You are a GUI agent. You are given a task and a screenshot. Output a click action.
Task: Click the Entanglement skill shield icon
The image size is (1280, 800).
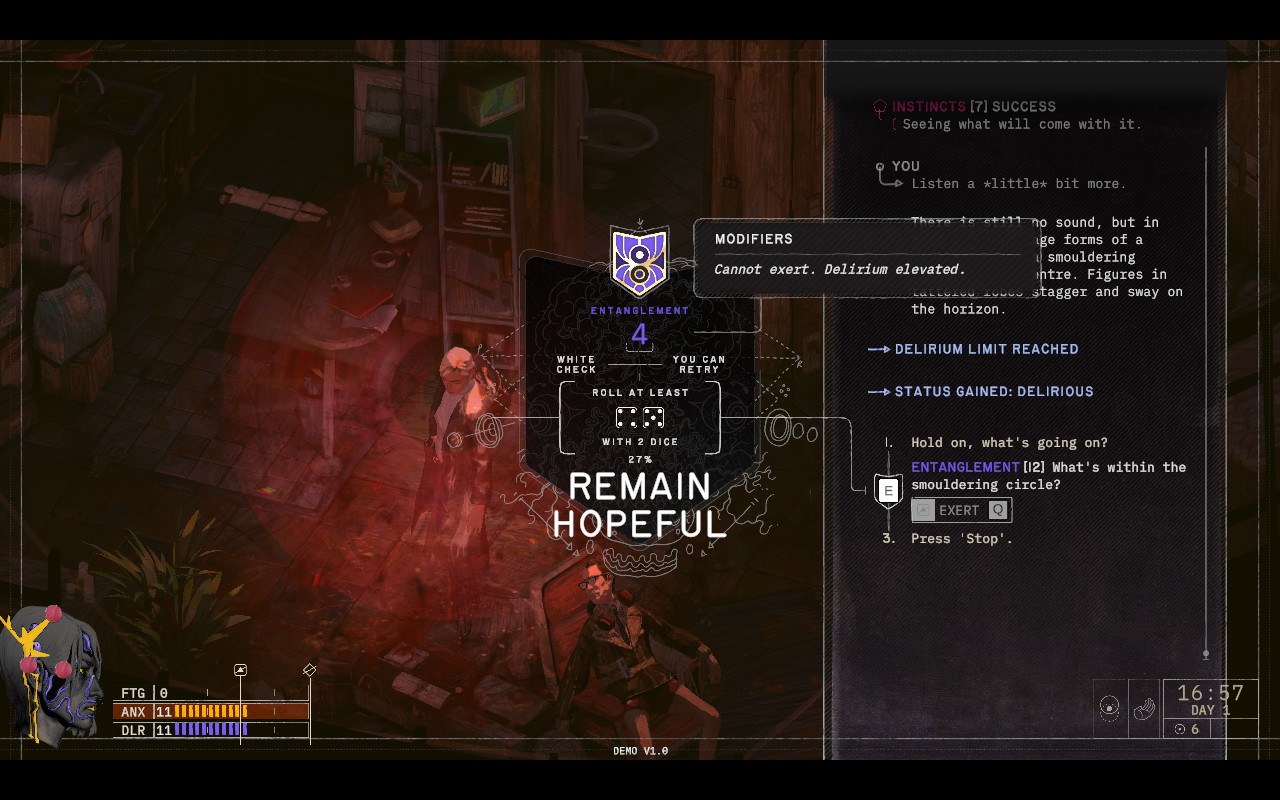640,260
